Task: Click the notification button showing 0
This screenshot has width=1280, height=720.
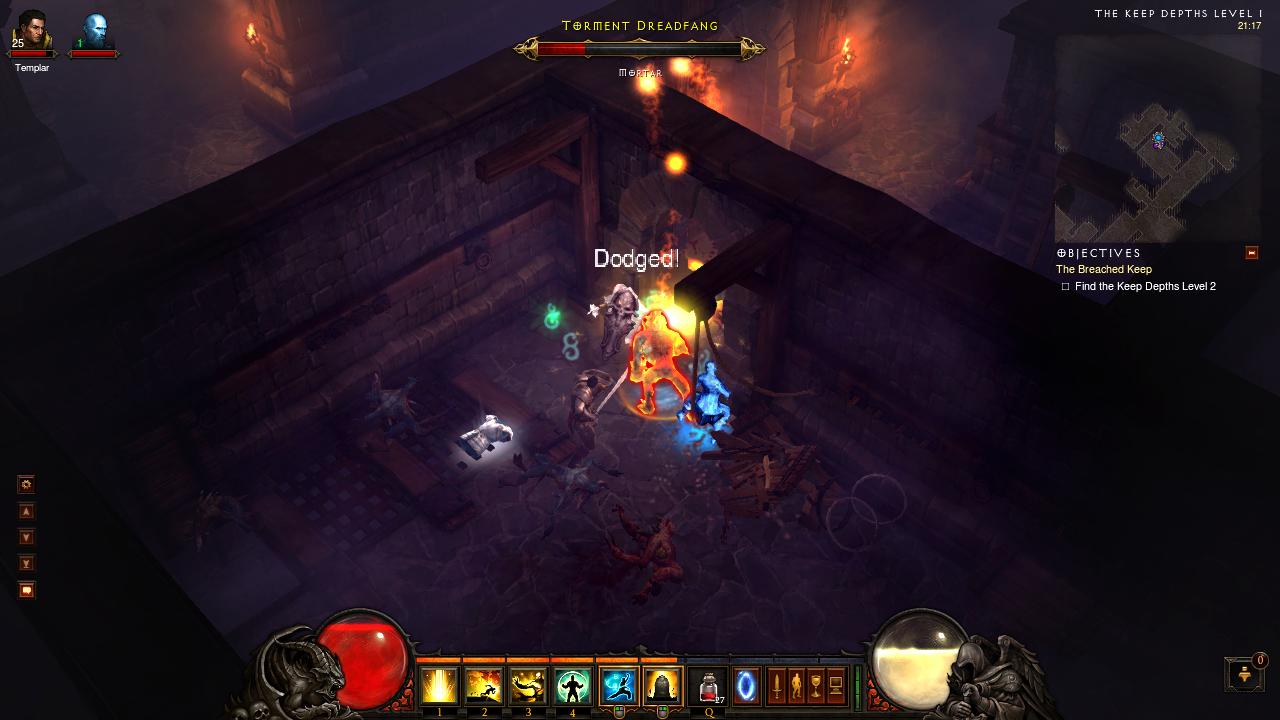Action: 1244,674
